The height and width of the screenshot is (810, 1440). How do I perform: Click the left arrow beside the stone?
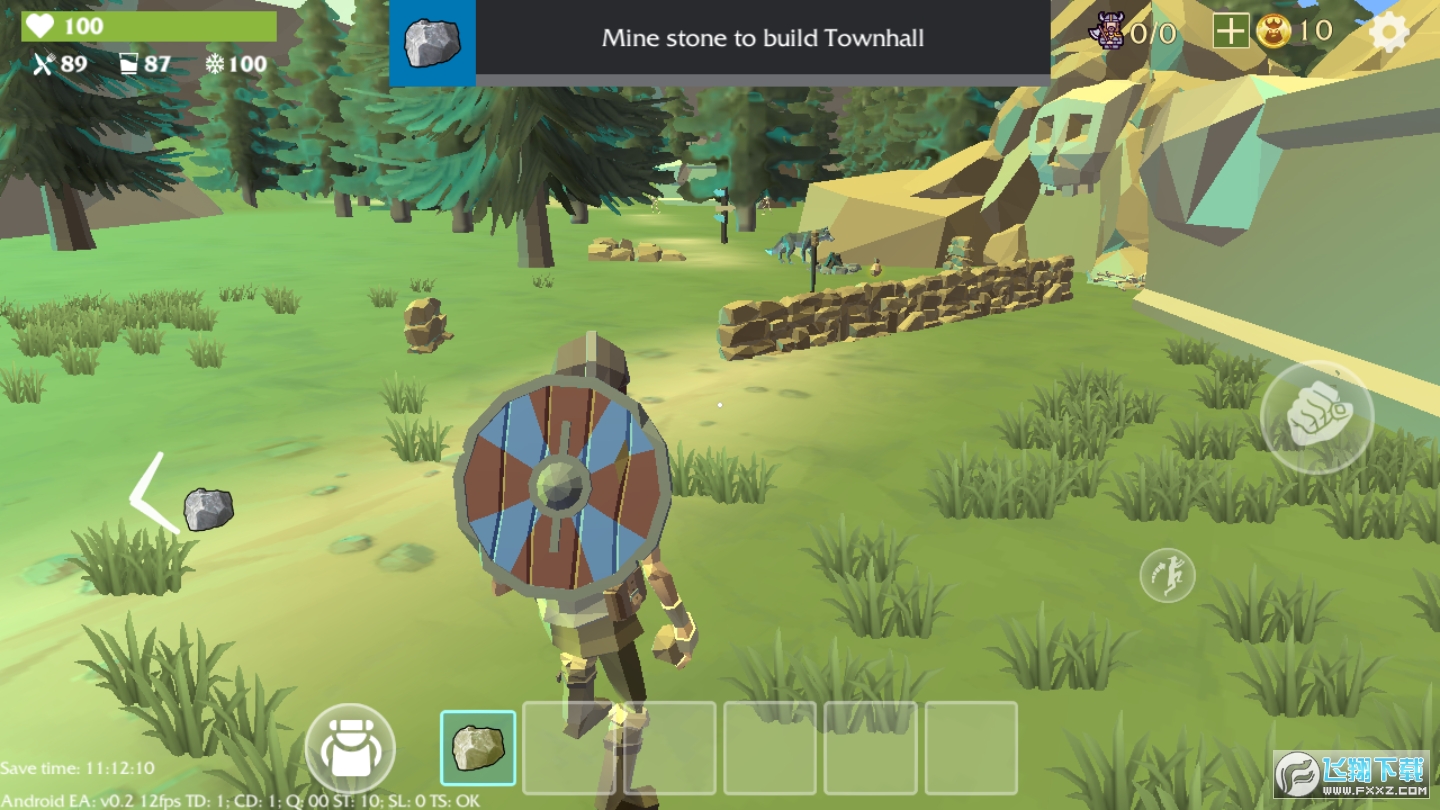click(x=150, y=493)
